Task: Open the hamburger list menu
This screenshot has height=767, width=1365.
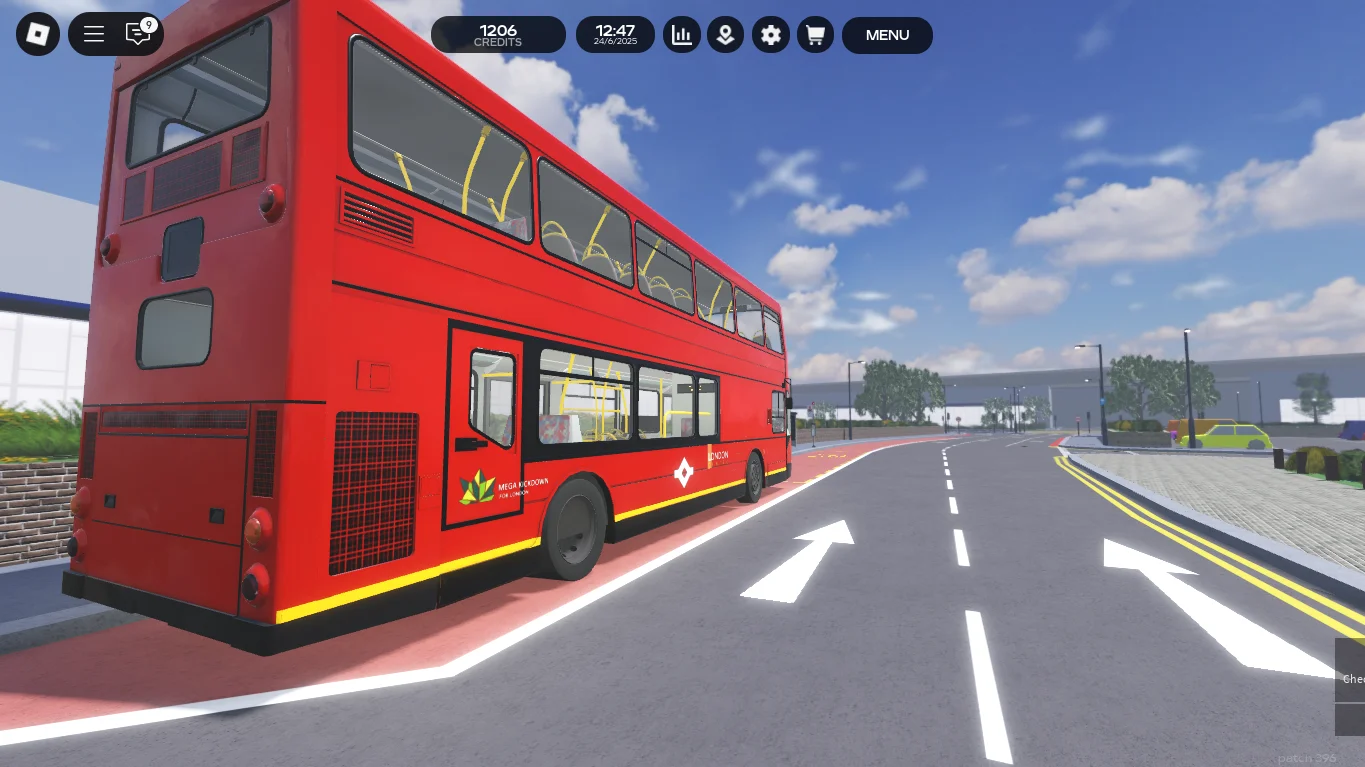Action: [94, 35]
